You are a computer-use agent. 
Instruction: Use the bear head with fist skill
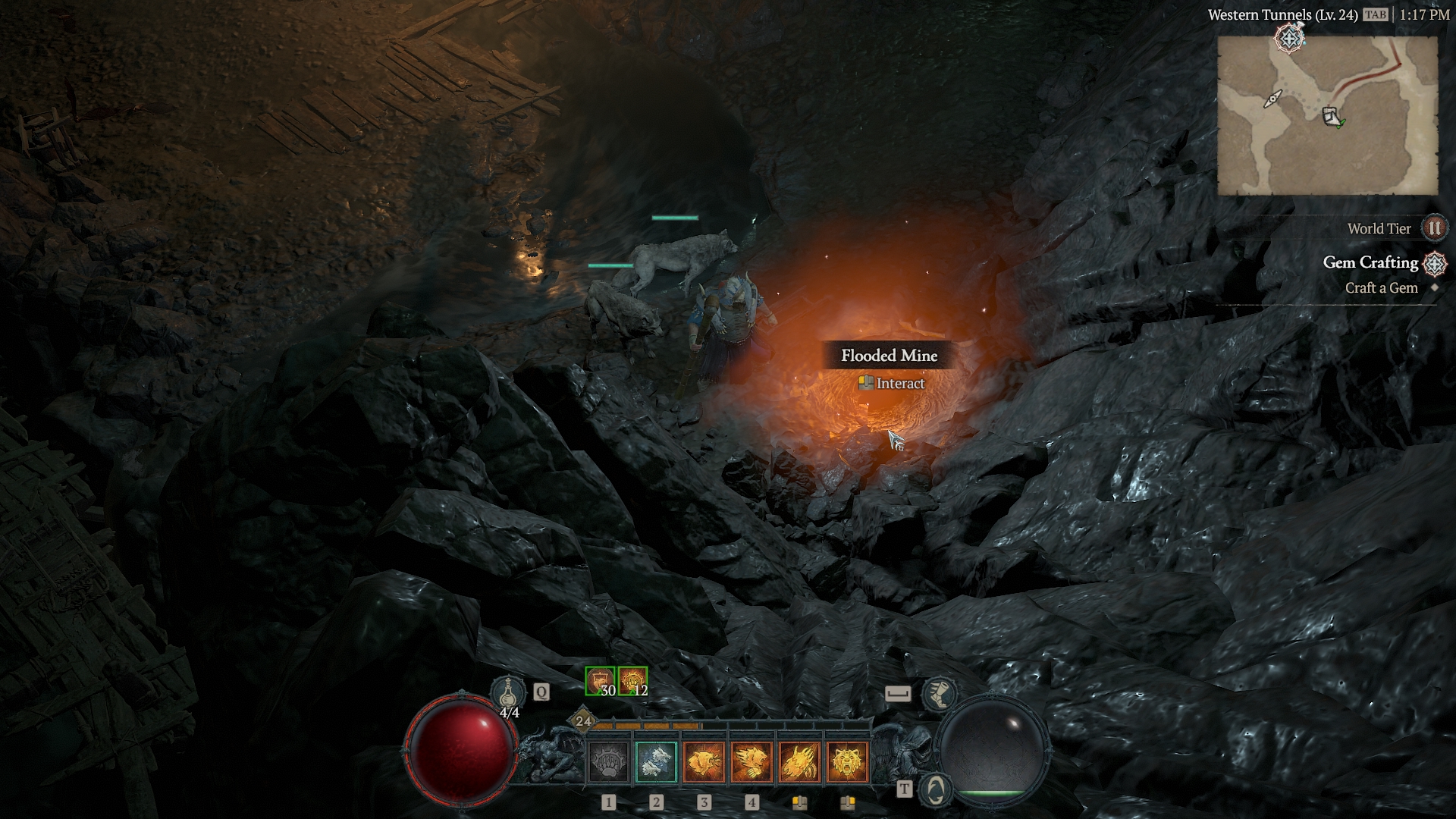point(752,761)
